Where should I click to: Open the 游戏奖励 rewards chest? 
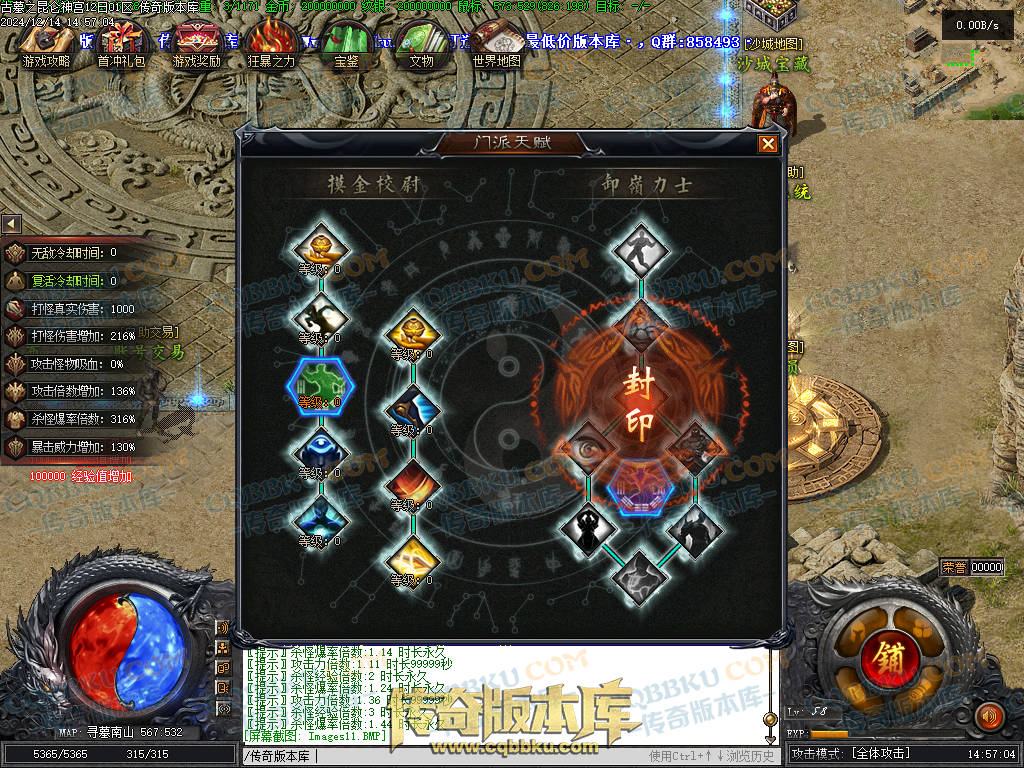(x=197, y=40)
